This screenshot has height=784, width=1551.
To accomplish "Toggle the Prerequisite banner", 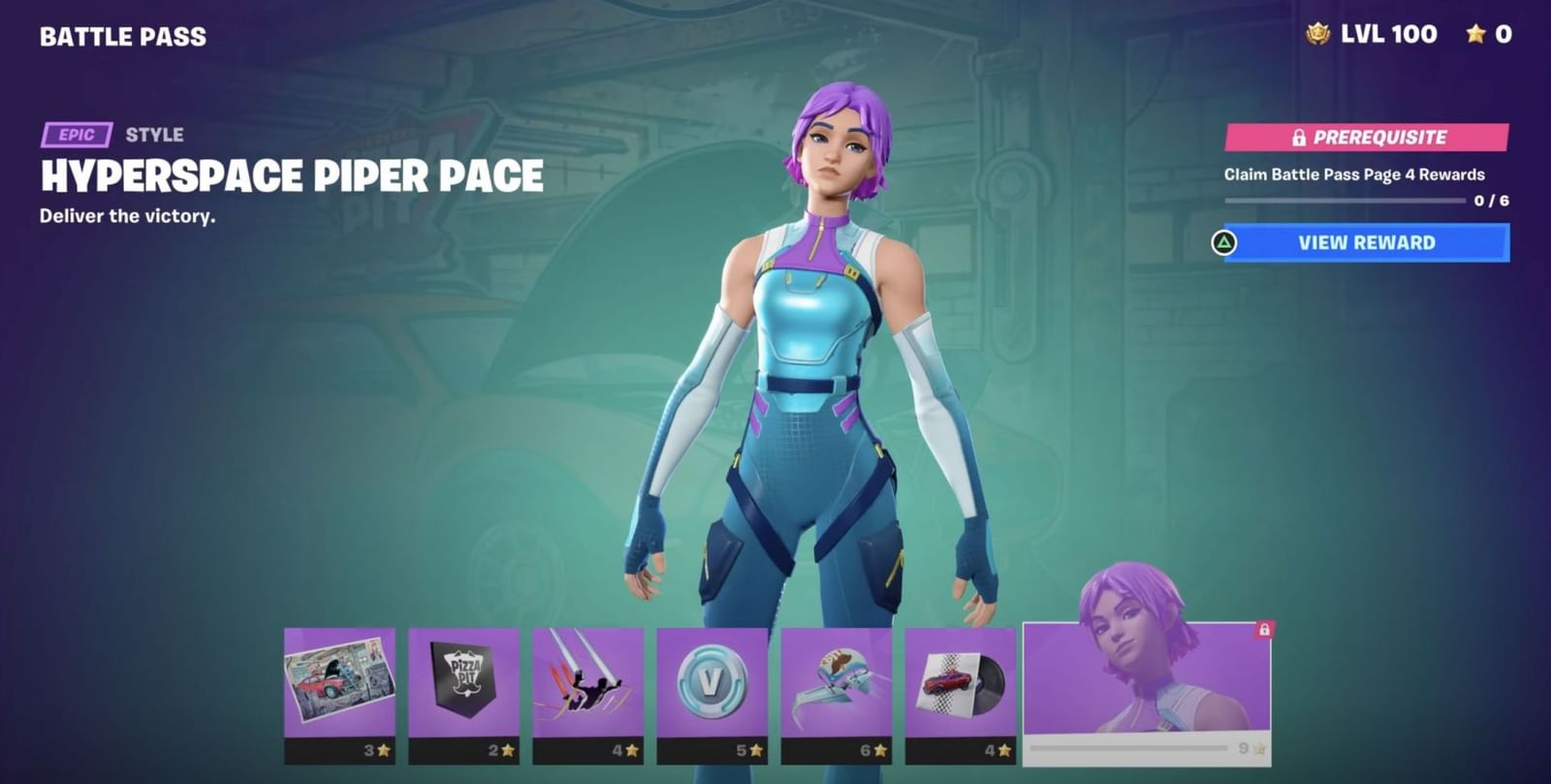I will (x=1364, y=137).
